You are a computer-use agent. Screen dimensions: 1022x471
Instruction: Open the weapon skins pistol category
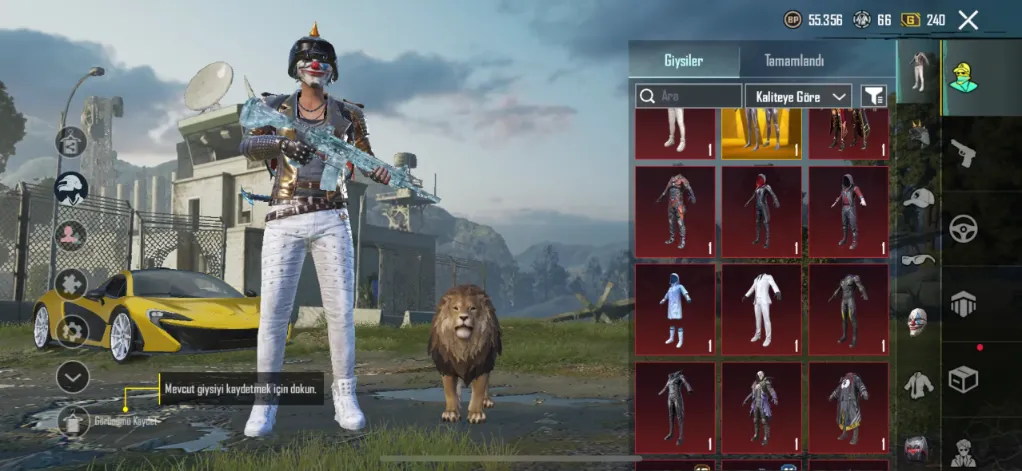[963, 152]
